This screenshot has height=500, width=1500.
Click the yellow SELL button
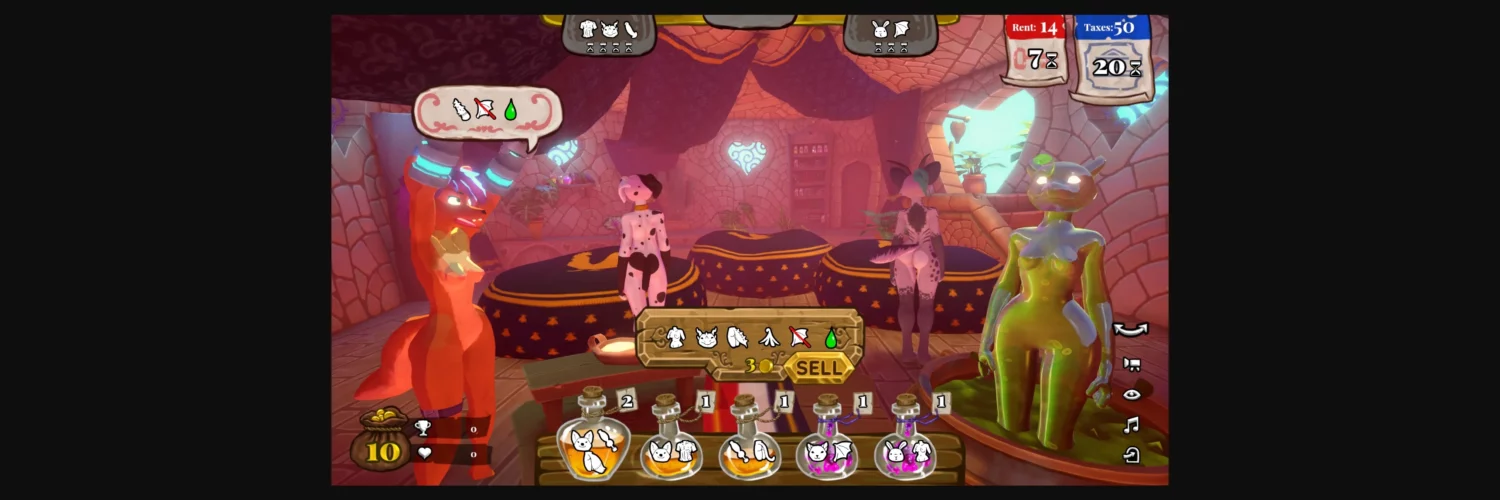(819, 368)
